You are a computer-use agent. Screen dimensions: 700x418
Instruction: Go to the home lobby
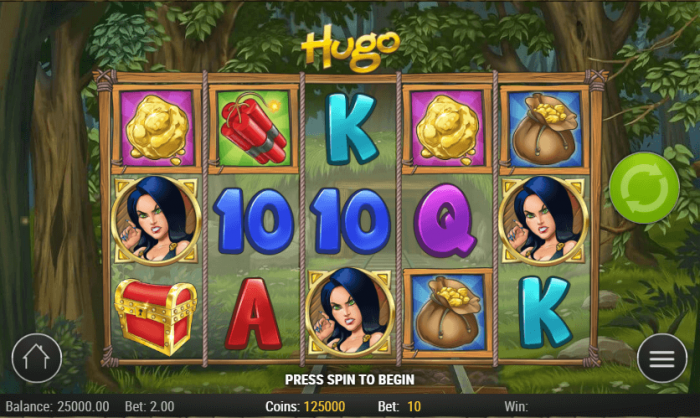(37, 358)
